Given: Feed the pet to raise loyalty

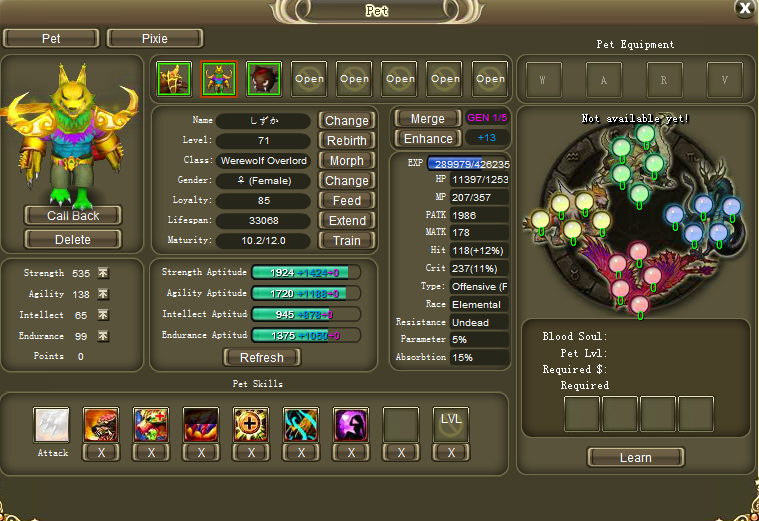Looking at the screenshot, I should (x=347, y=201).
